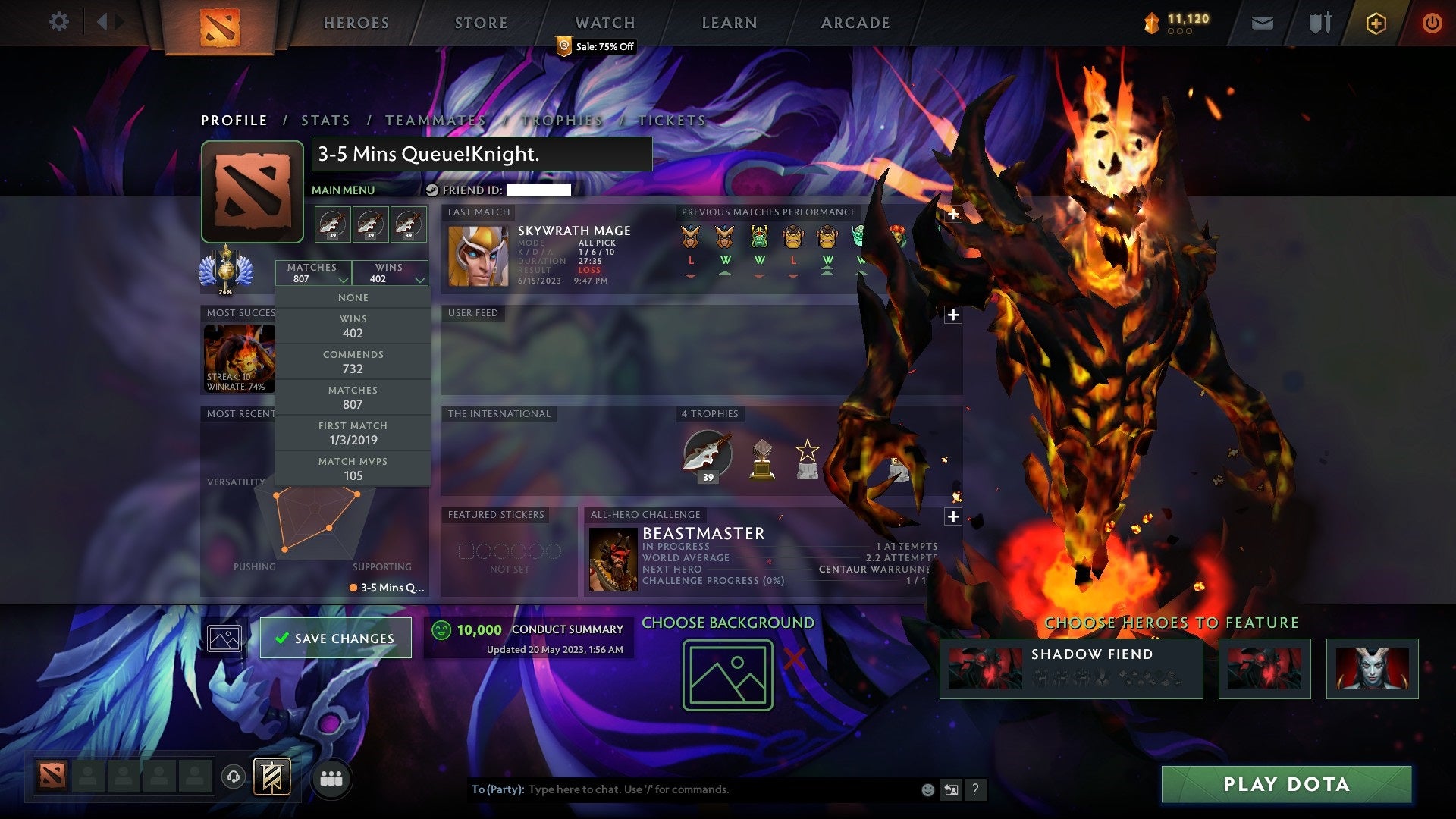
Task: Click the settings gear in top left
Action: [x=58, y=22]
